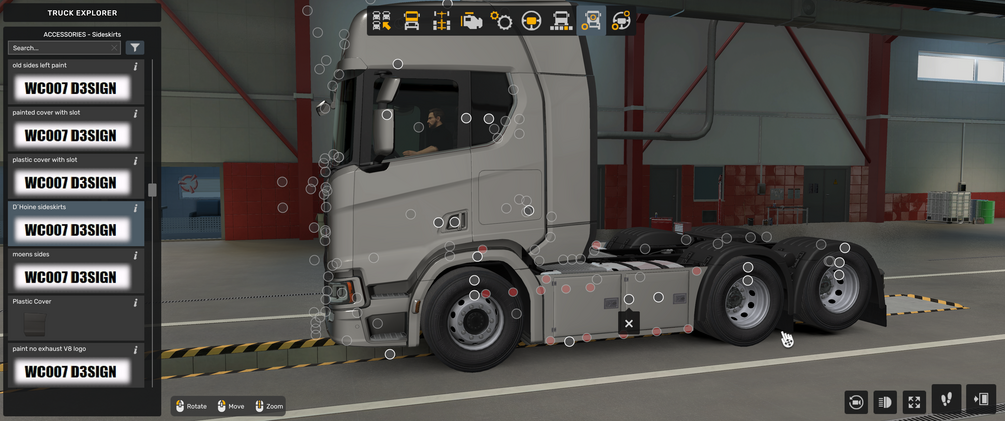The image size is (1005, 421).
Task: Open the accessory filter funnel button
Action: 135,47
